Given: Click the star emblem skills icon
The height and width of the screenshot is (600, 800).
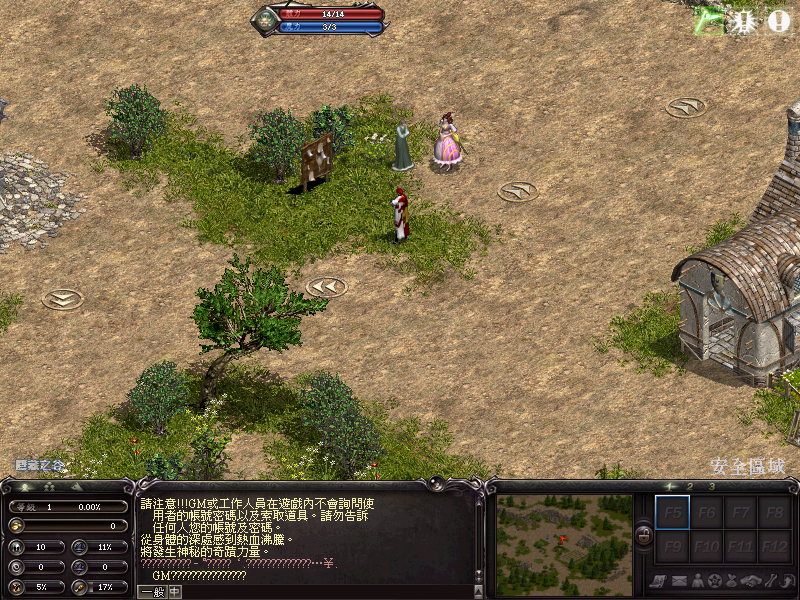Looking at the screenshot, I should 715,581.
